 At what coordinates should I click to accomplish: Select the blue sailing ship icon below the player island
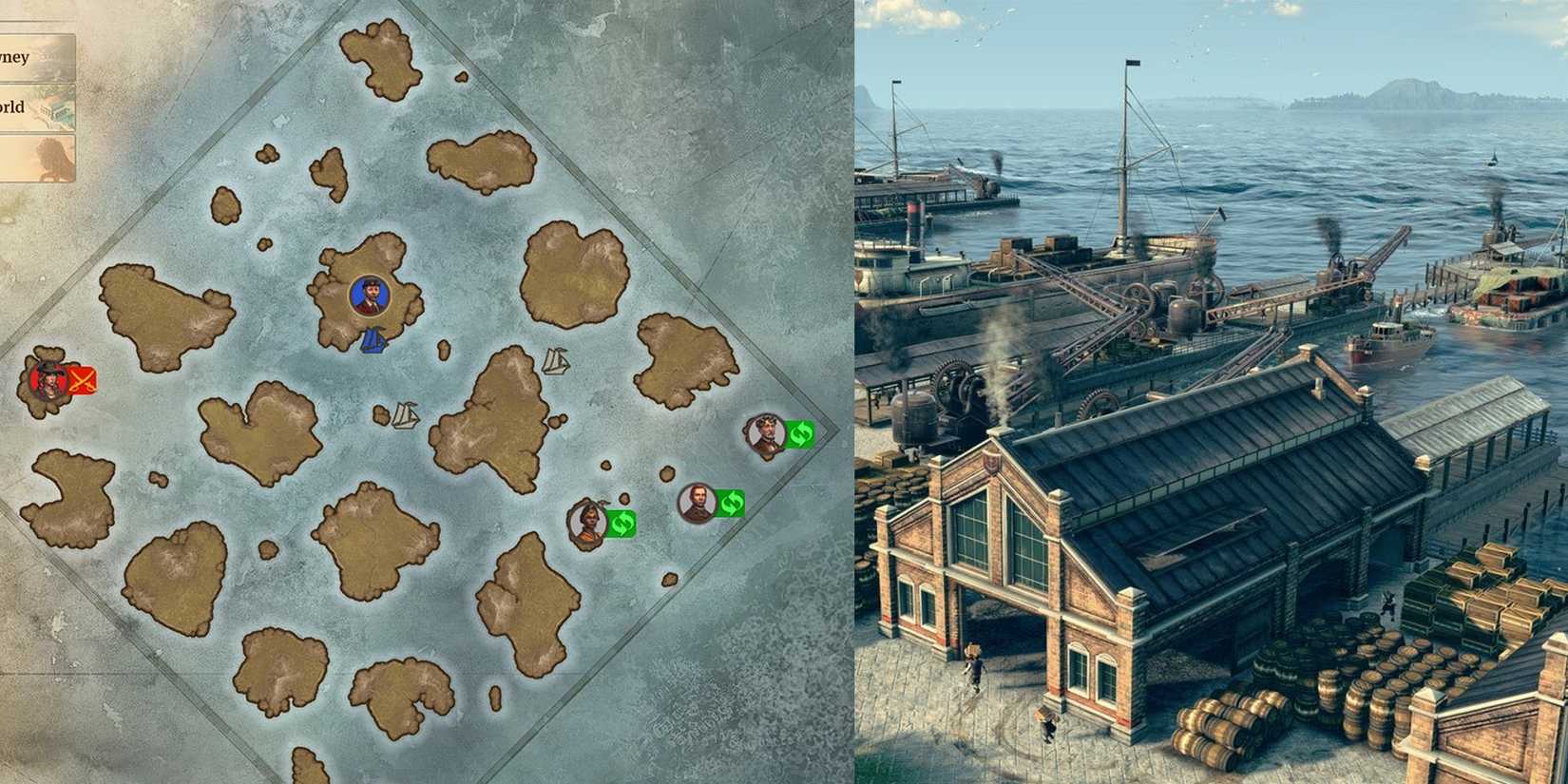coord(375,340)
